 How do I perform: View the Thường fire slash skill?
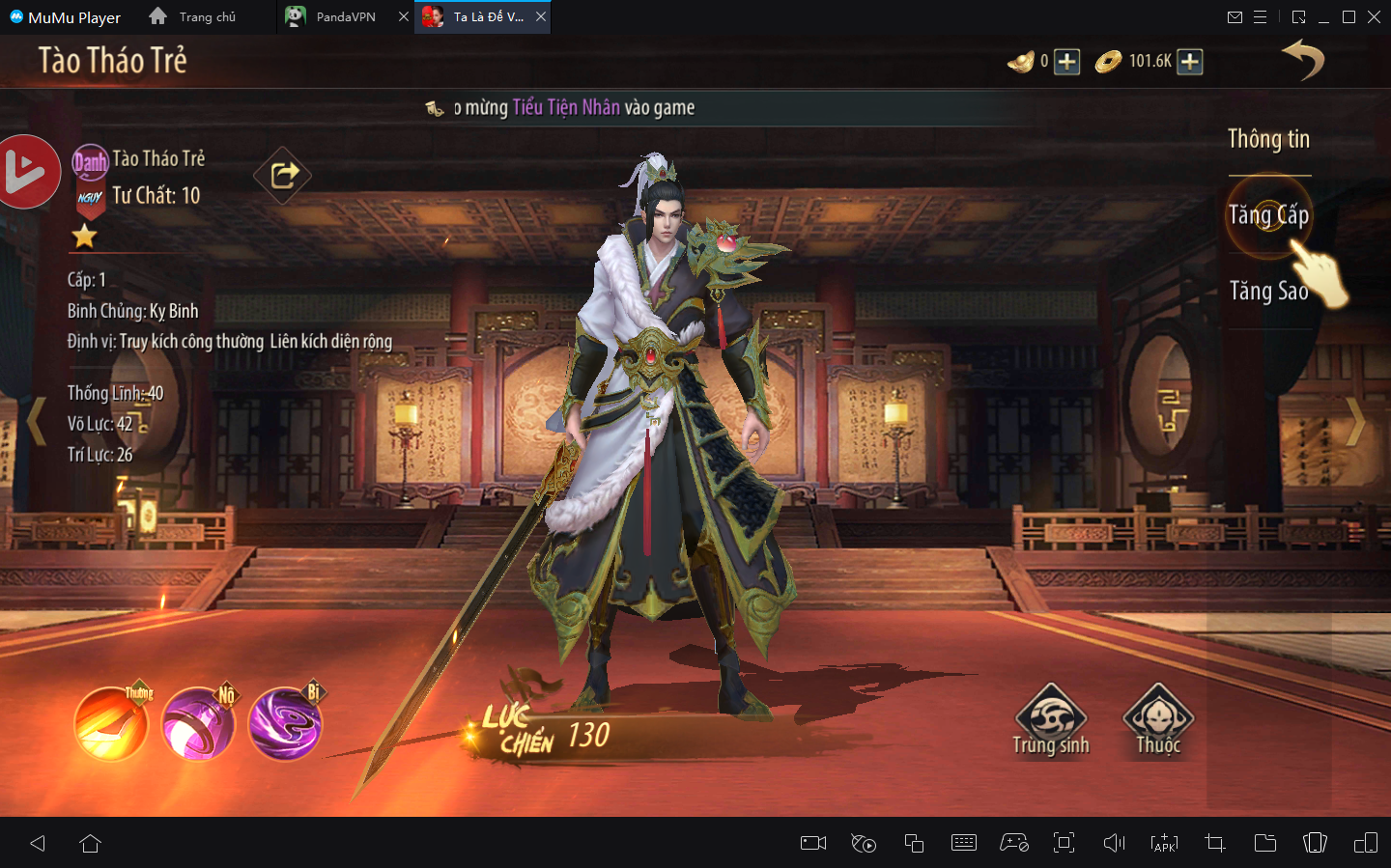111,724
